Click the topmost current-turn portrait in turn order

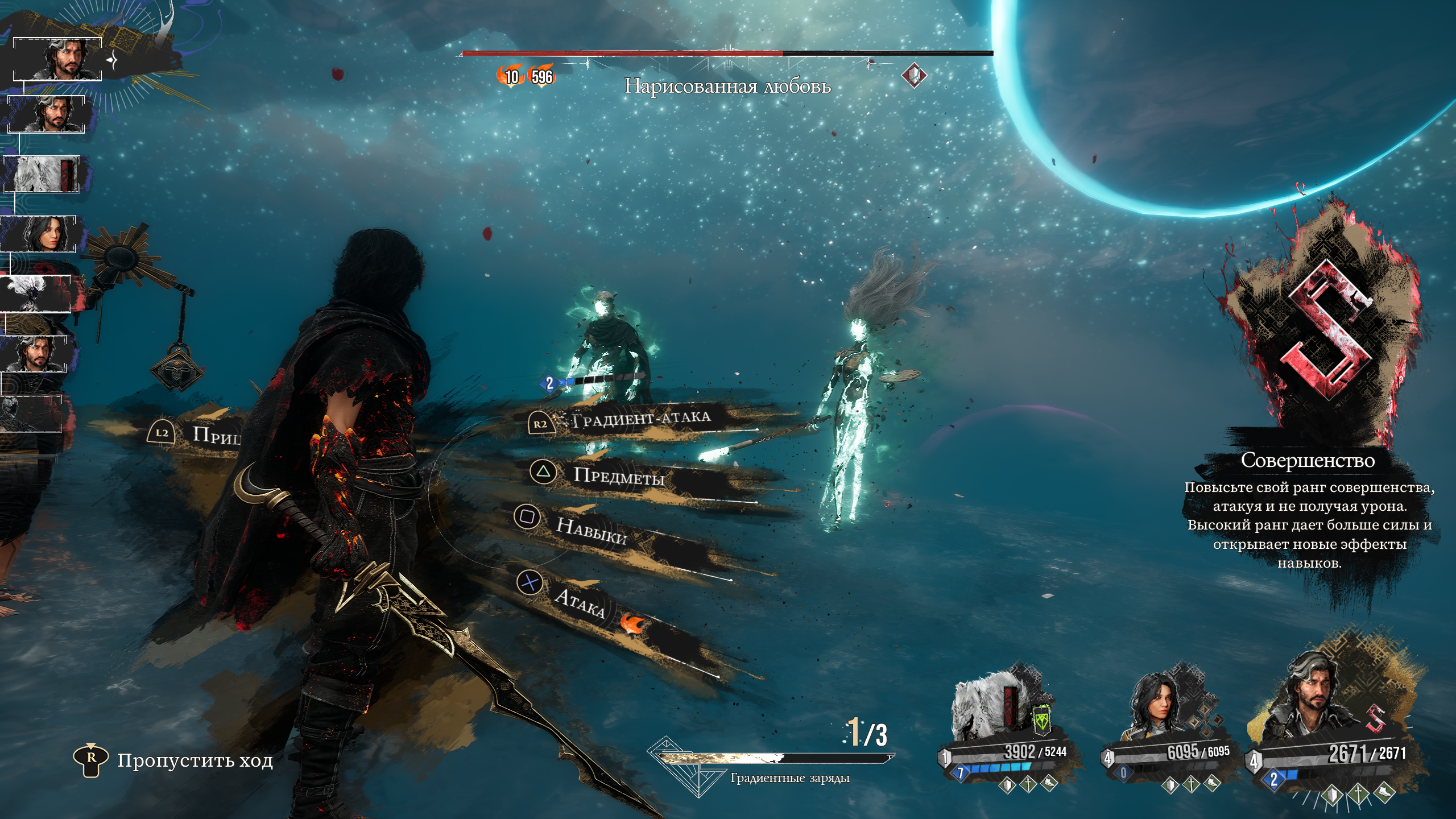58,59
